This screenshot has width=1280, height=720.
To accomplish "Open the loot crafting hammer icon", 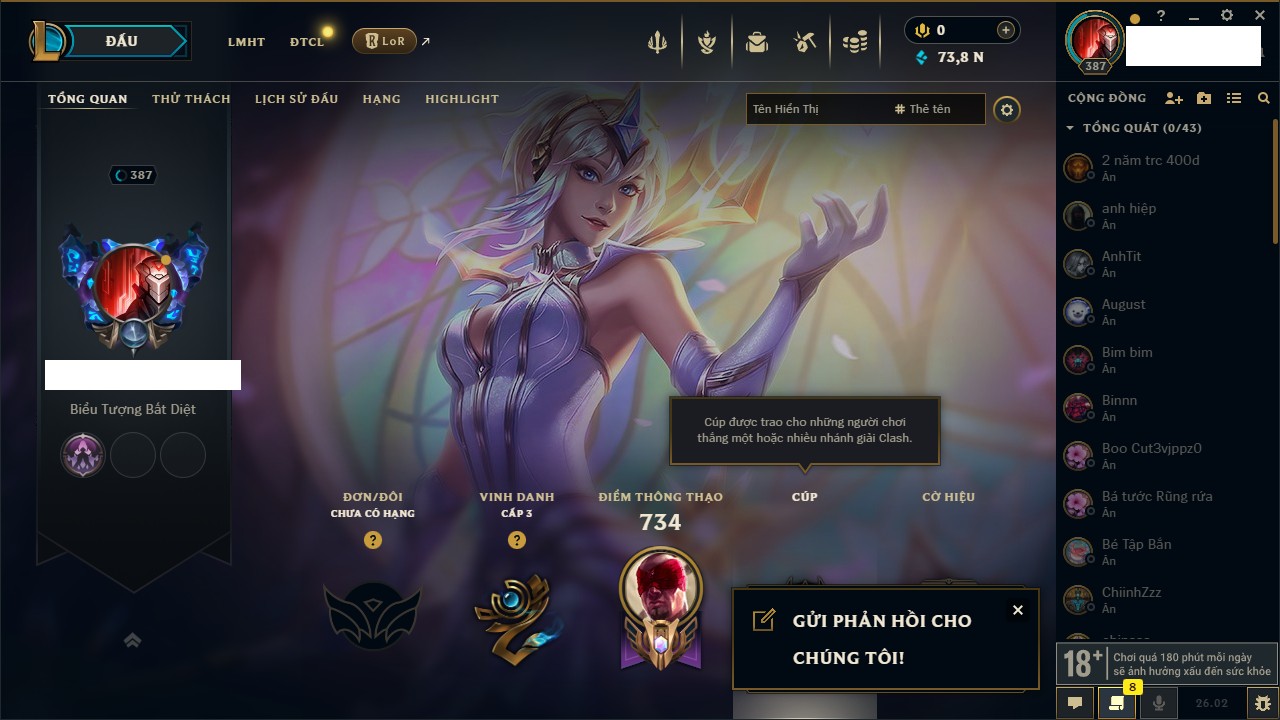I will click(x=805, y=42).
